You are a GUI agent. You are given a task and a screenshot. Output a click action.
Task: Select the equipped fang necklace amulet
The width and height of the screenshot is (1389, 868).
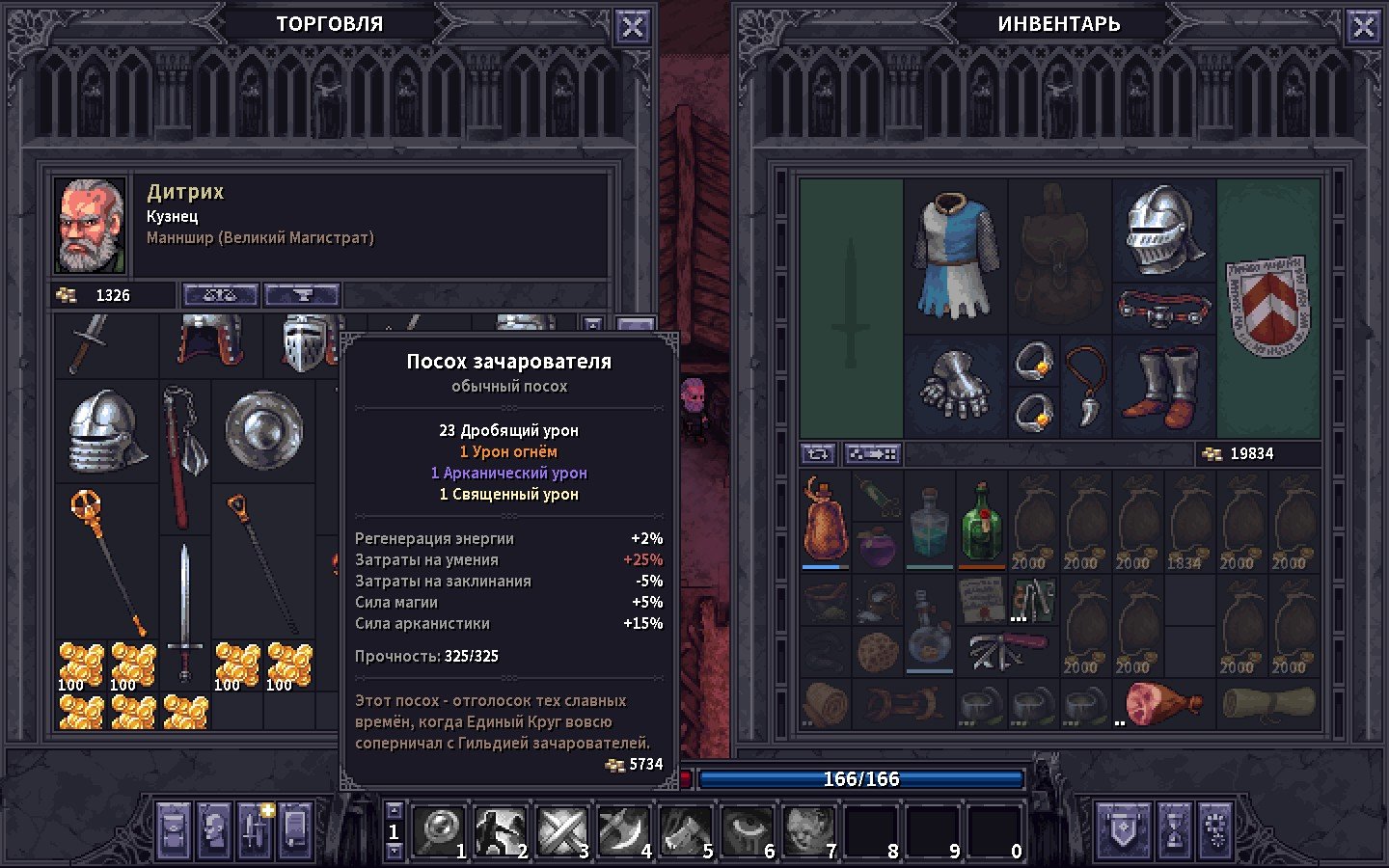(x=1085, y=386)
